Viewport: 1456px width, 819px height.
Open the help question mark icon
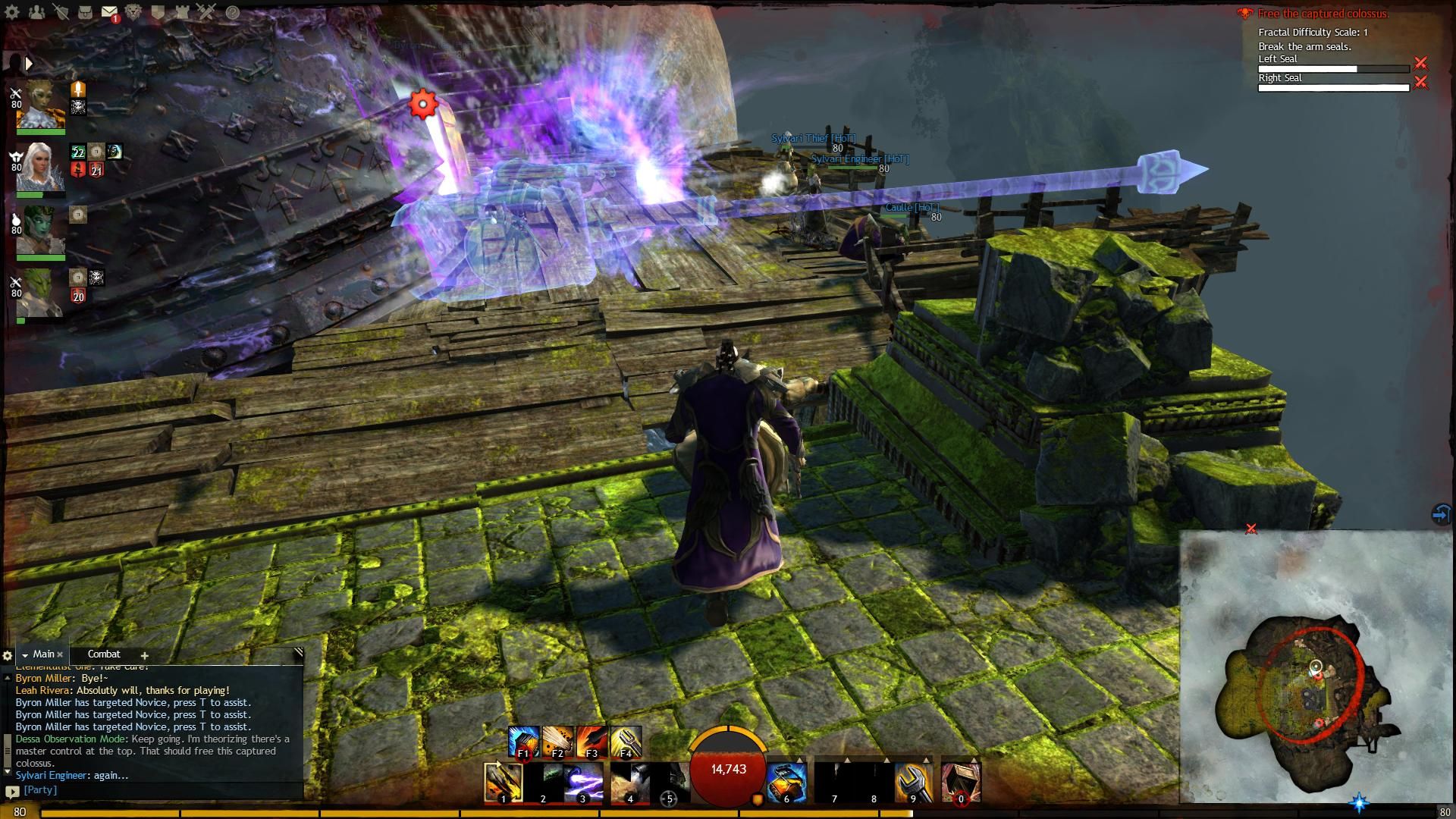(233, 12)
